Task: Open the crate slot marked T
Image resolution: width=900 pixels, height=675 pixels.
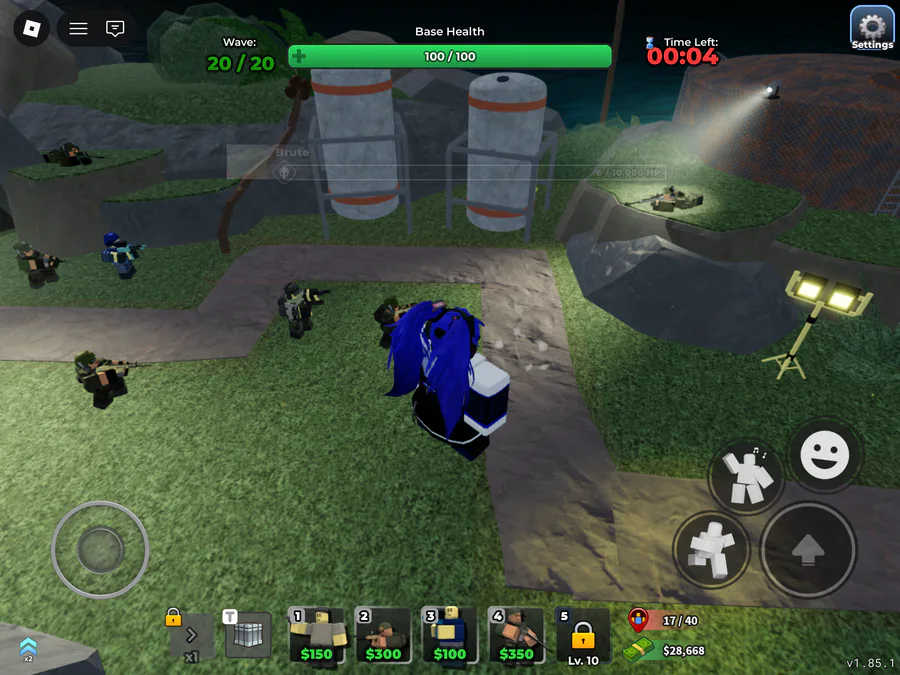Action: tap(248, 635)
